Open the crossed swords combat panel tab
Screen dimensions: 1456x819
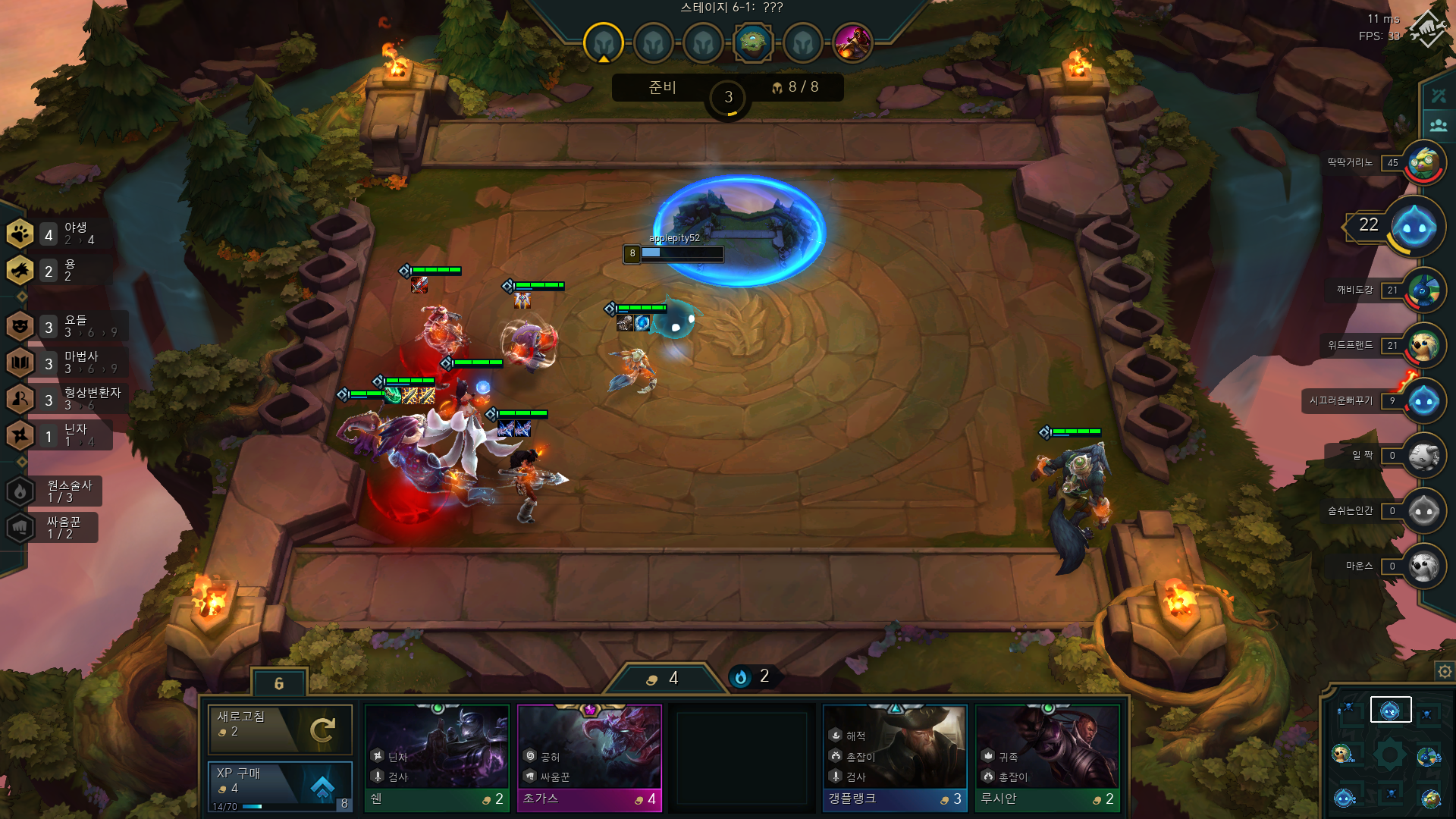click(1439, 96)
